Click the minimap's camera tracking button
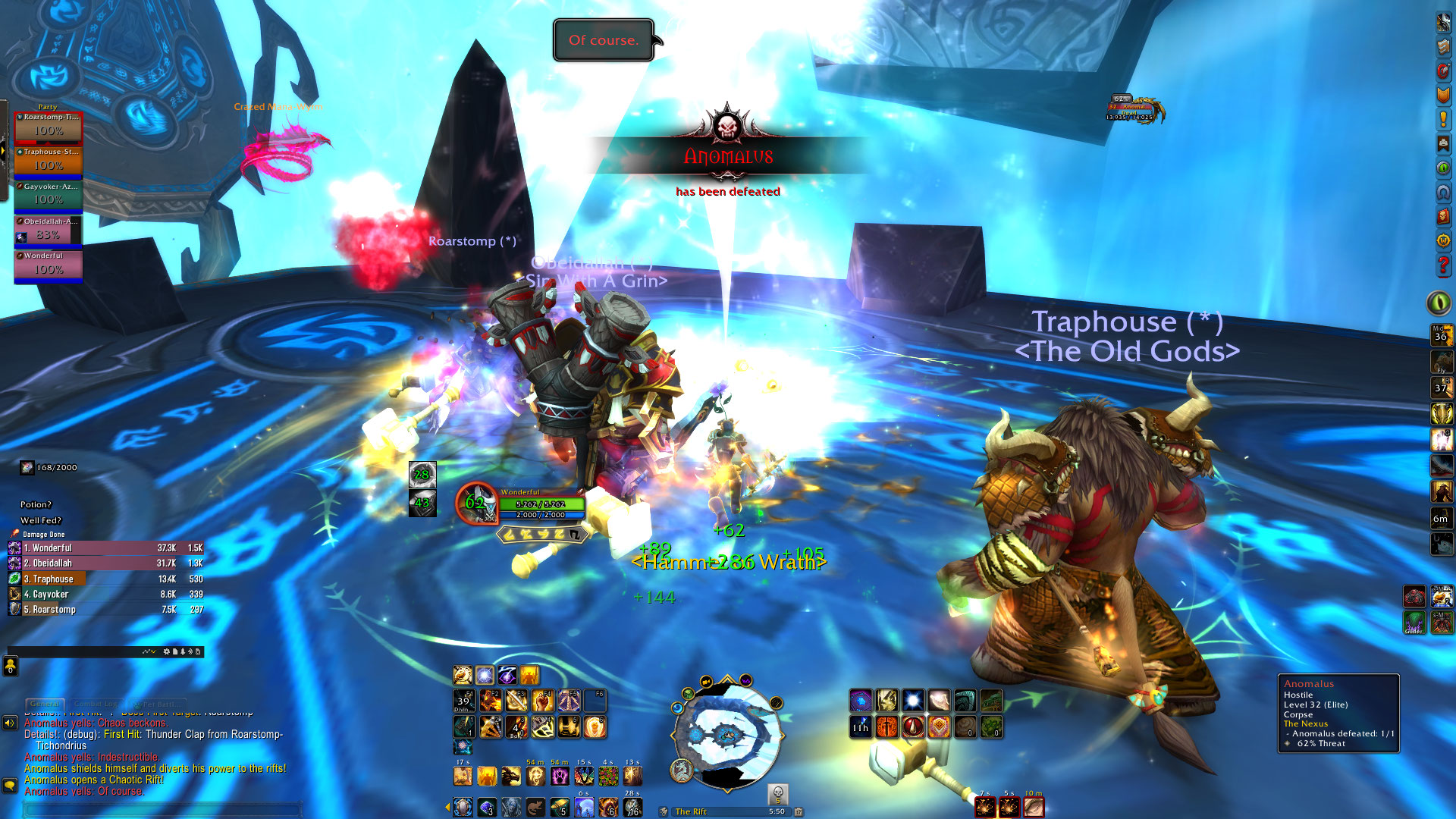This screenshot has height=819, width=1456. pos(706,681)
